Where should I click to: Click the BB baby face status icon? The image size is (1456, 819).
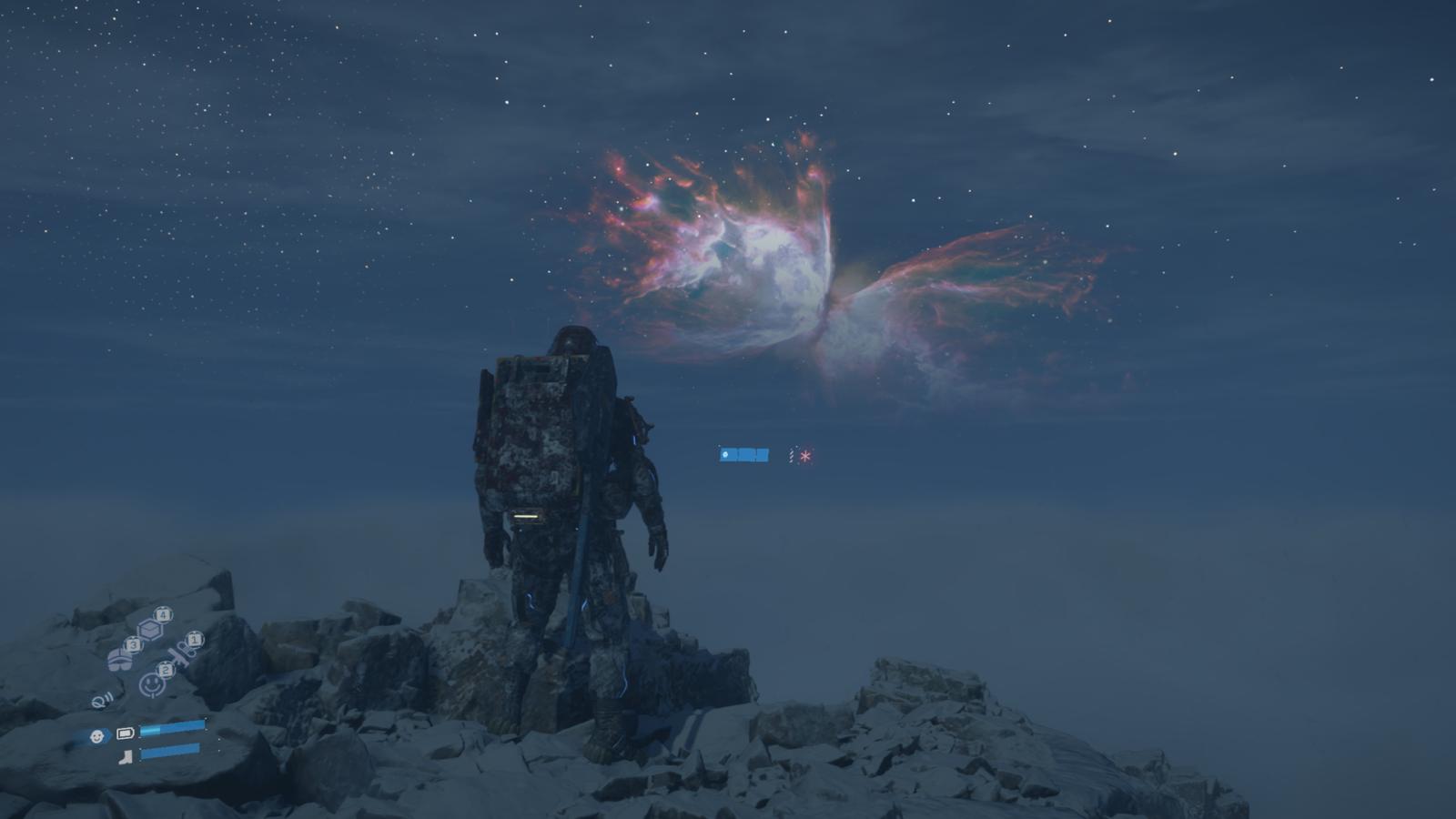(96, 736)
